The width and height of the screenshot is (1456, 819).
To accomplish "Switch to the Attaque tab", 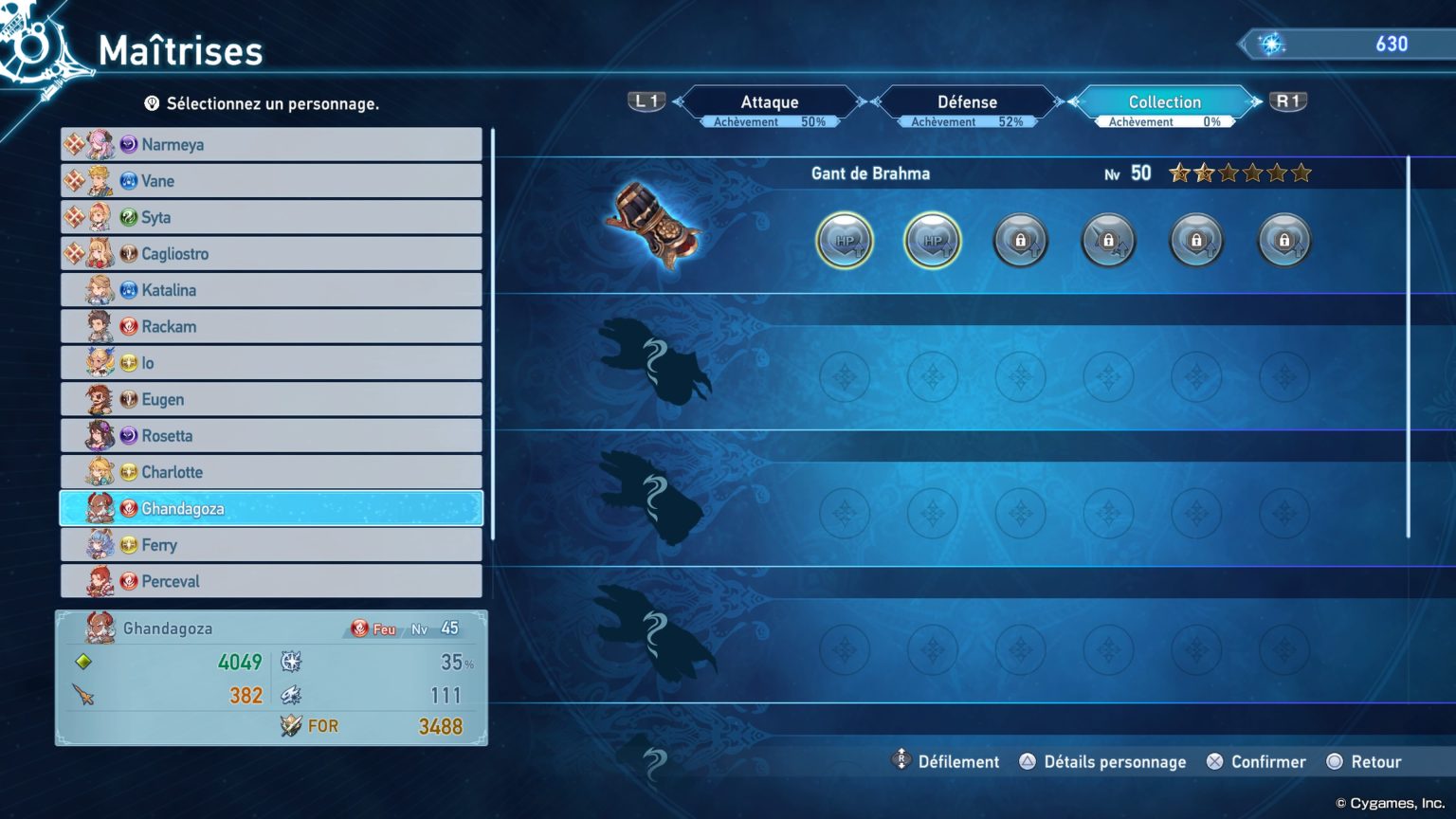I will [x=769, y=101].
